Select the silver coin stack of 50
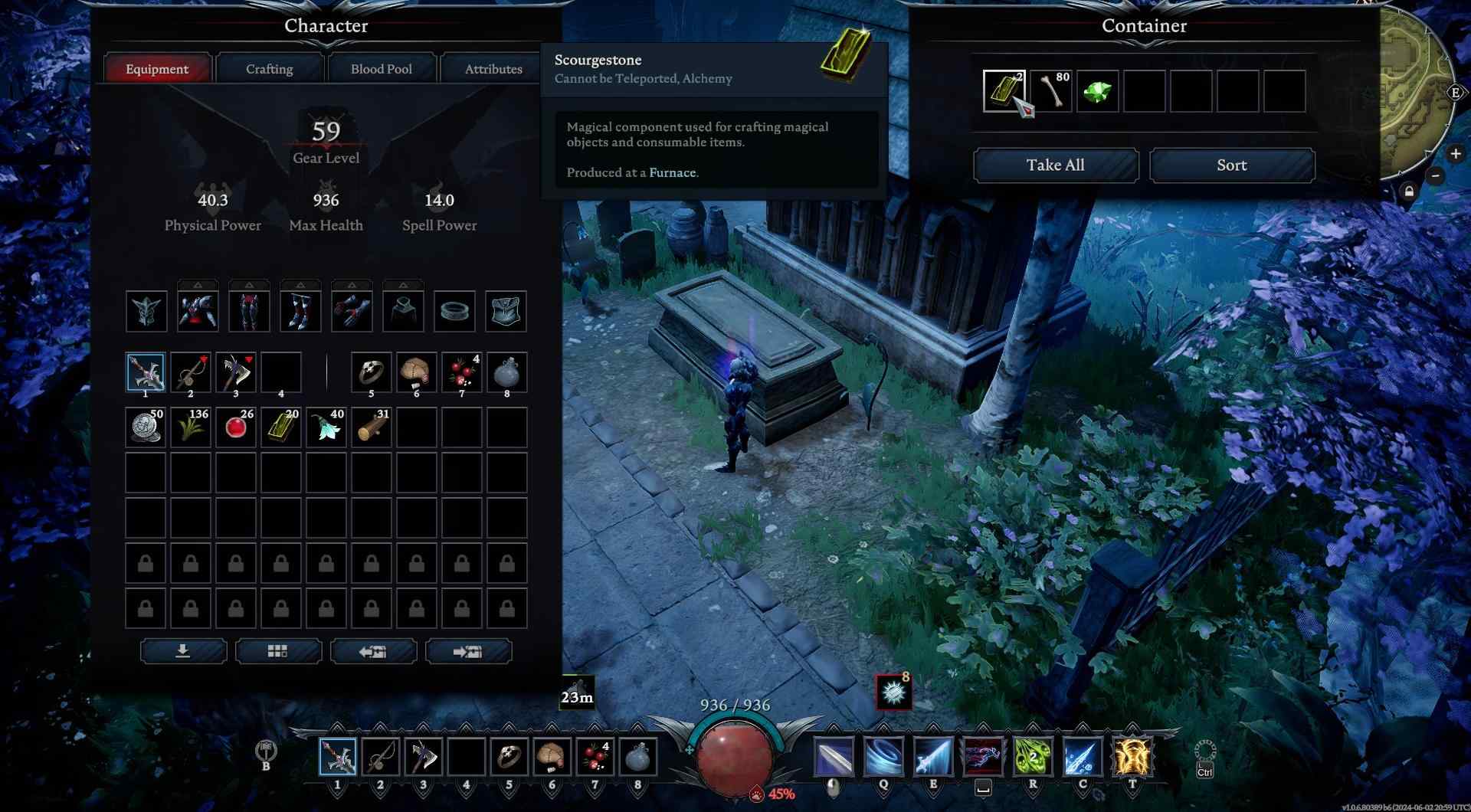The width and height of the screenshot is (1471, 812). pyautogui.click(x=146, y=427)
